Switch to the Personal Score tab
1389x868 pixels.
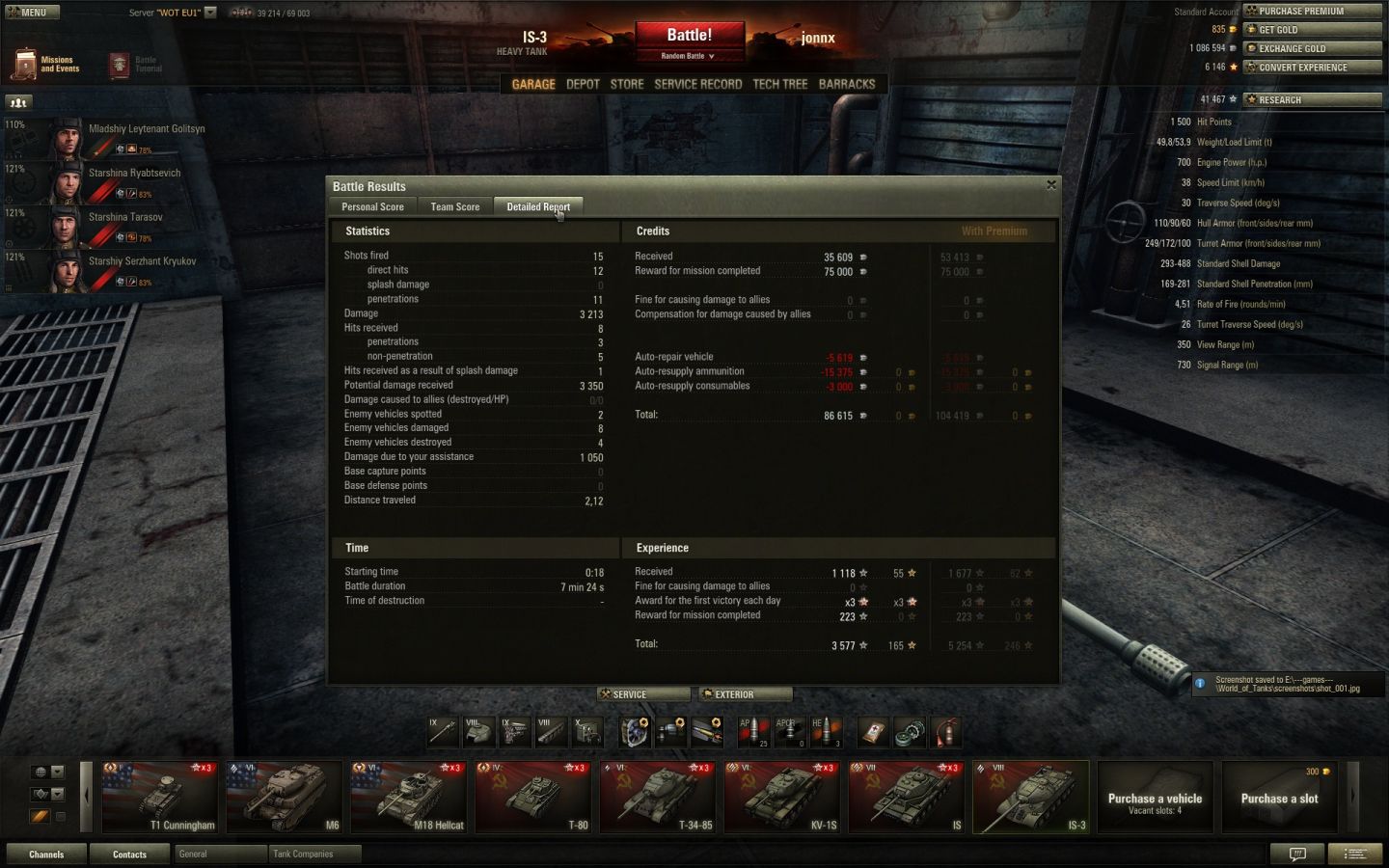point(372,206)
